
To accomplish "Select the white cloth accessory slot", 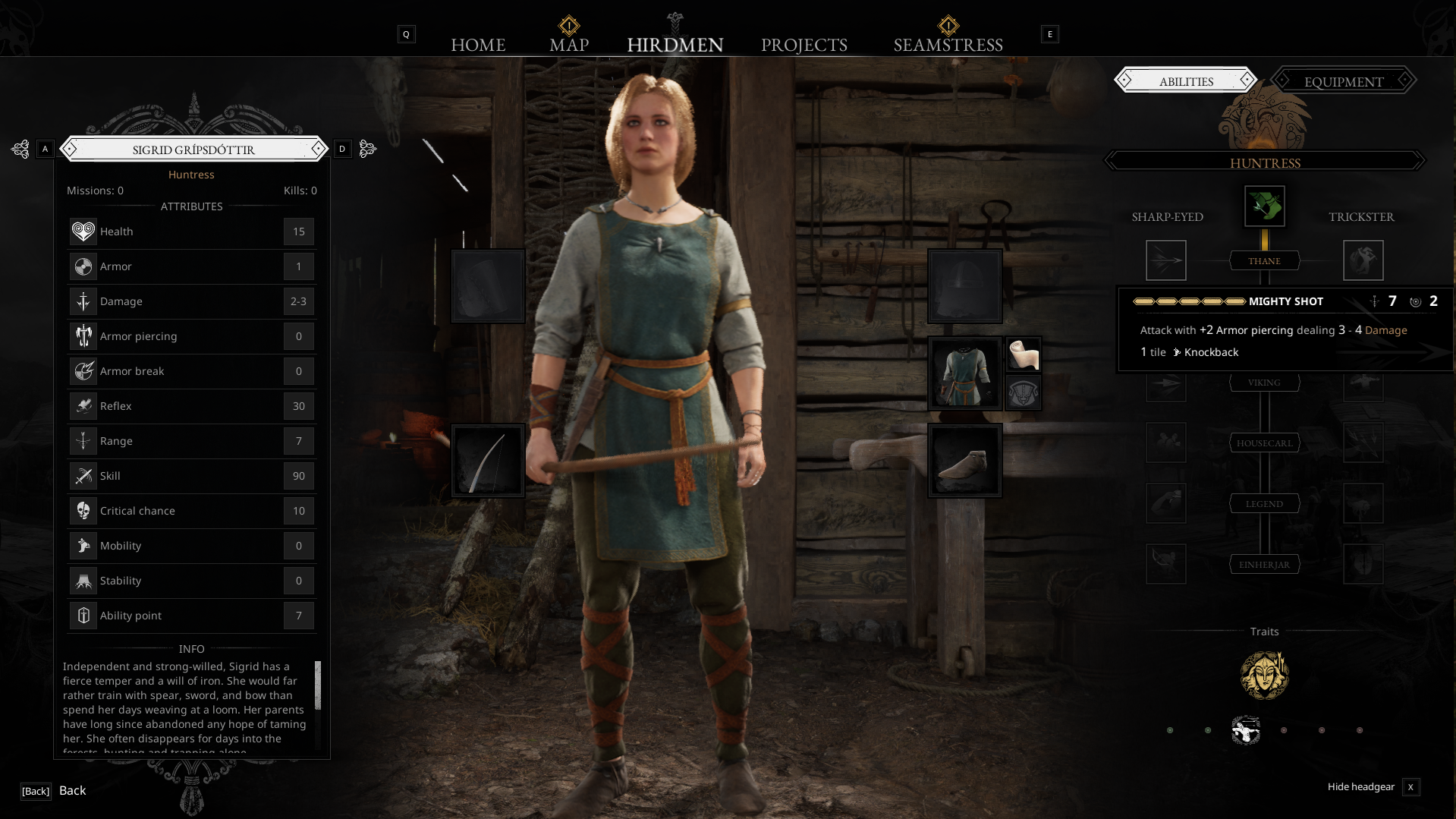I will tap(1023, 354).
